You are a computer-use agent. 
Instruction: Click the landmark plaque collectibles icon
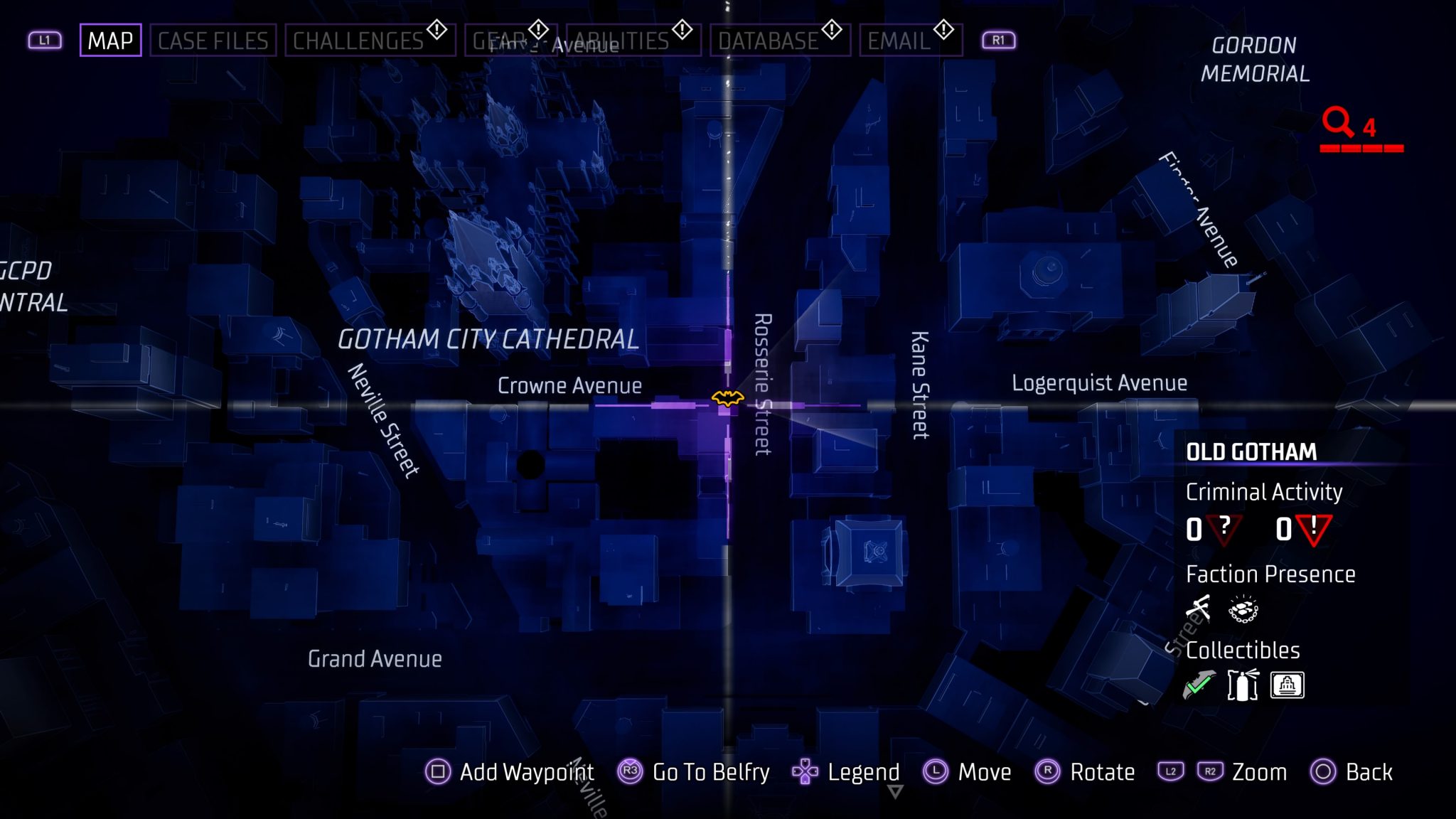tap(1289, 684)
